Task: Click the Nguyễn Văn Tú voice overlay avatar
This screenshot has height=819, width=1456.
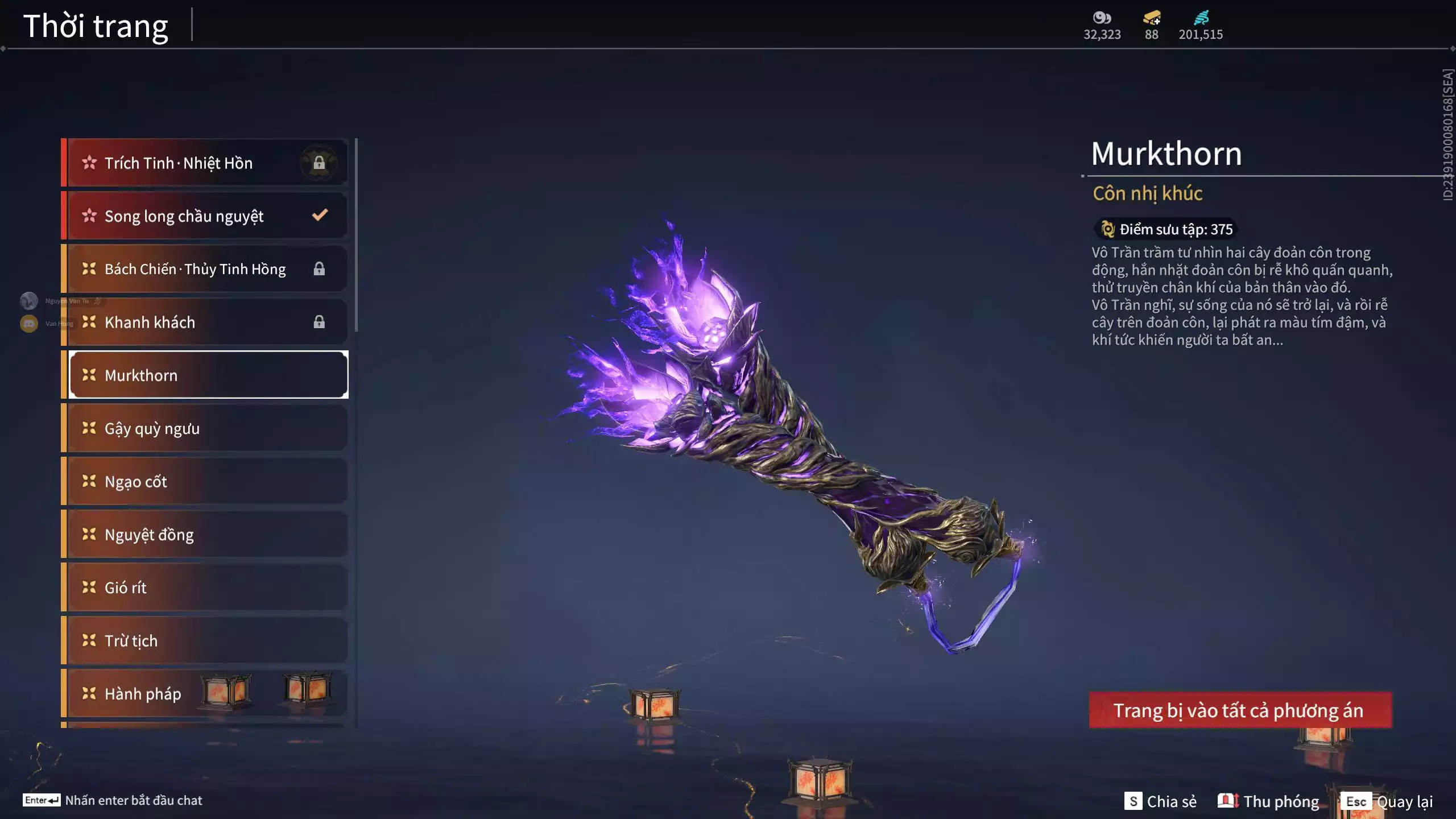Action: (x=29, y=300)
